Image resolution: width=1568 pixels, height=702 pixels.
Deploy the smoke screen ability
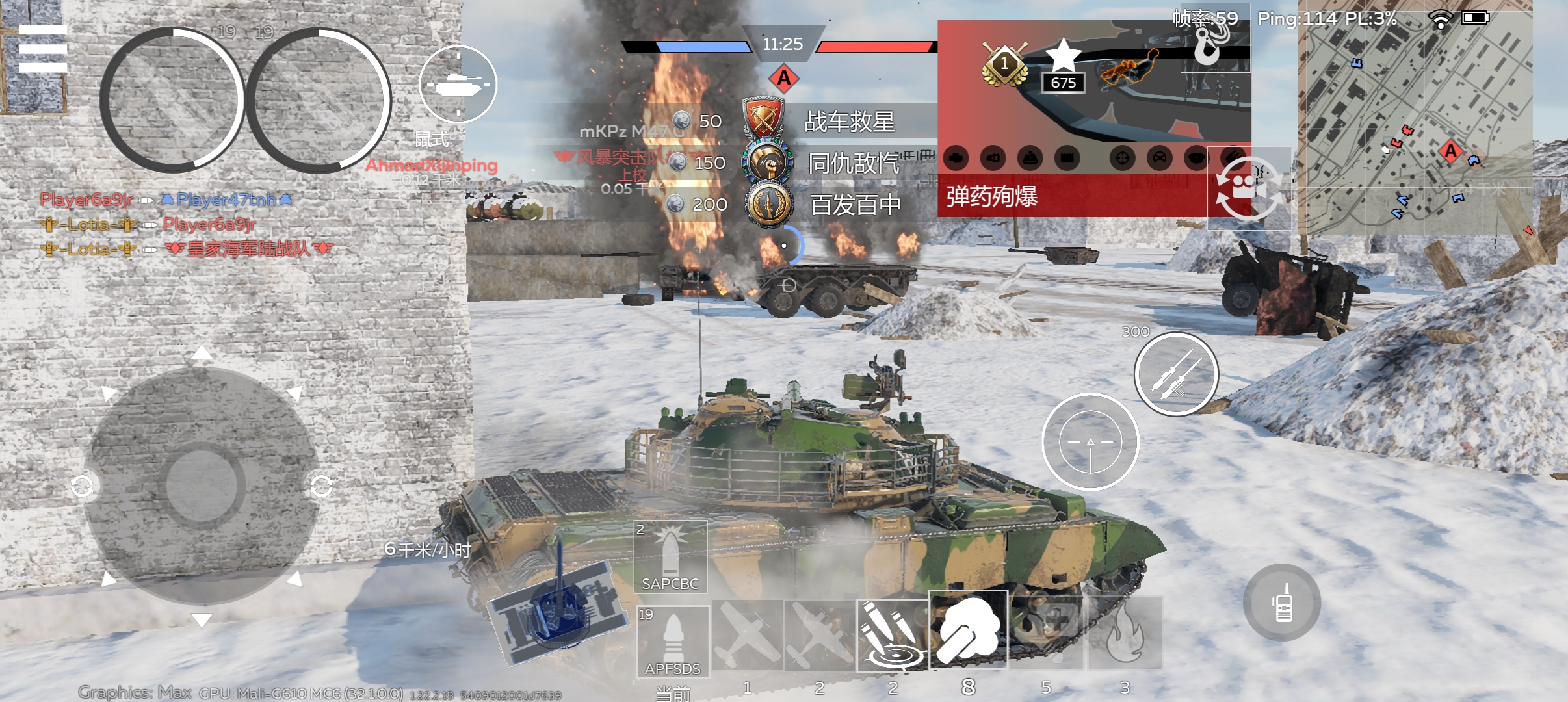tap(968, 630)
